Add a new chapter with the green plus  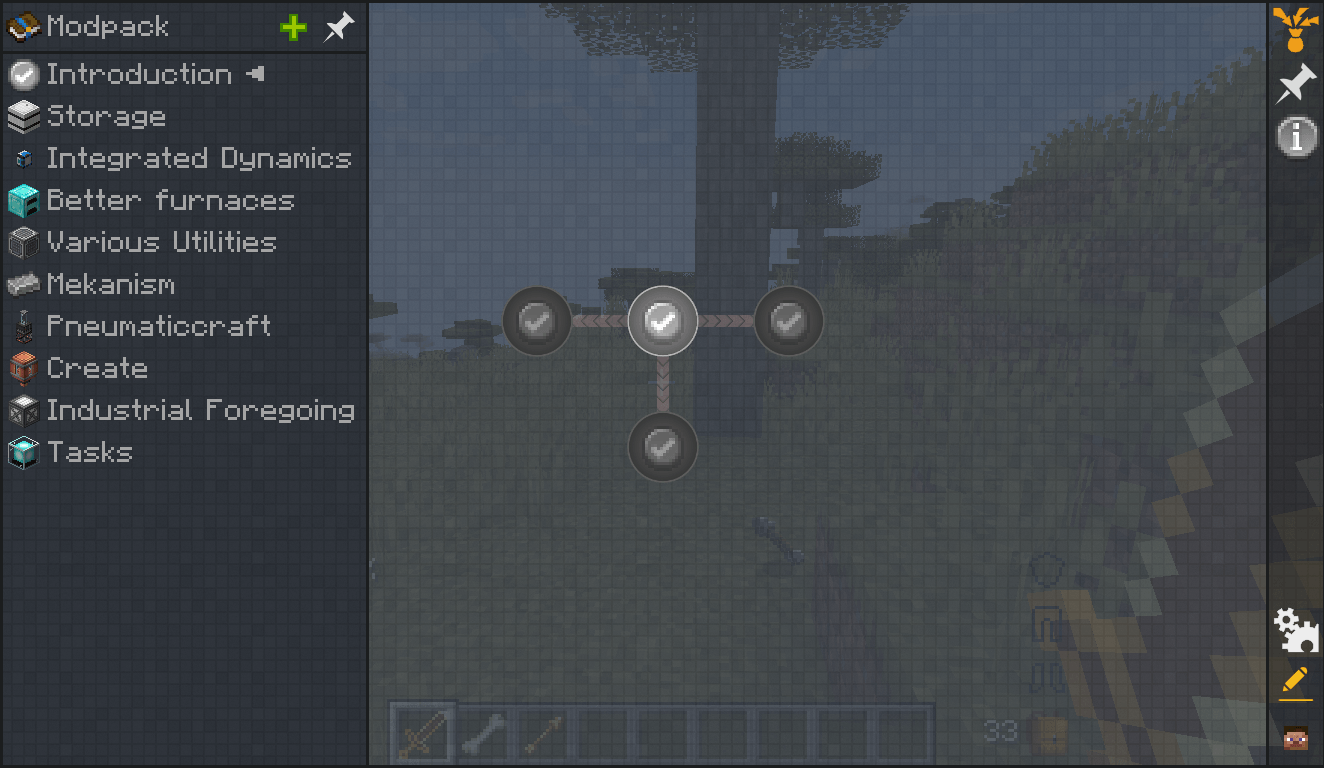(x=292, y=27)
